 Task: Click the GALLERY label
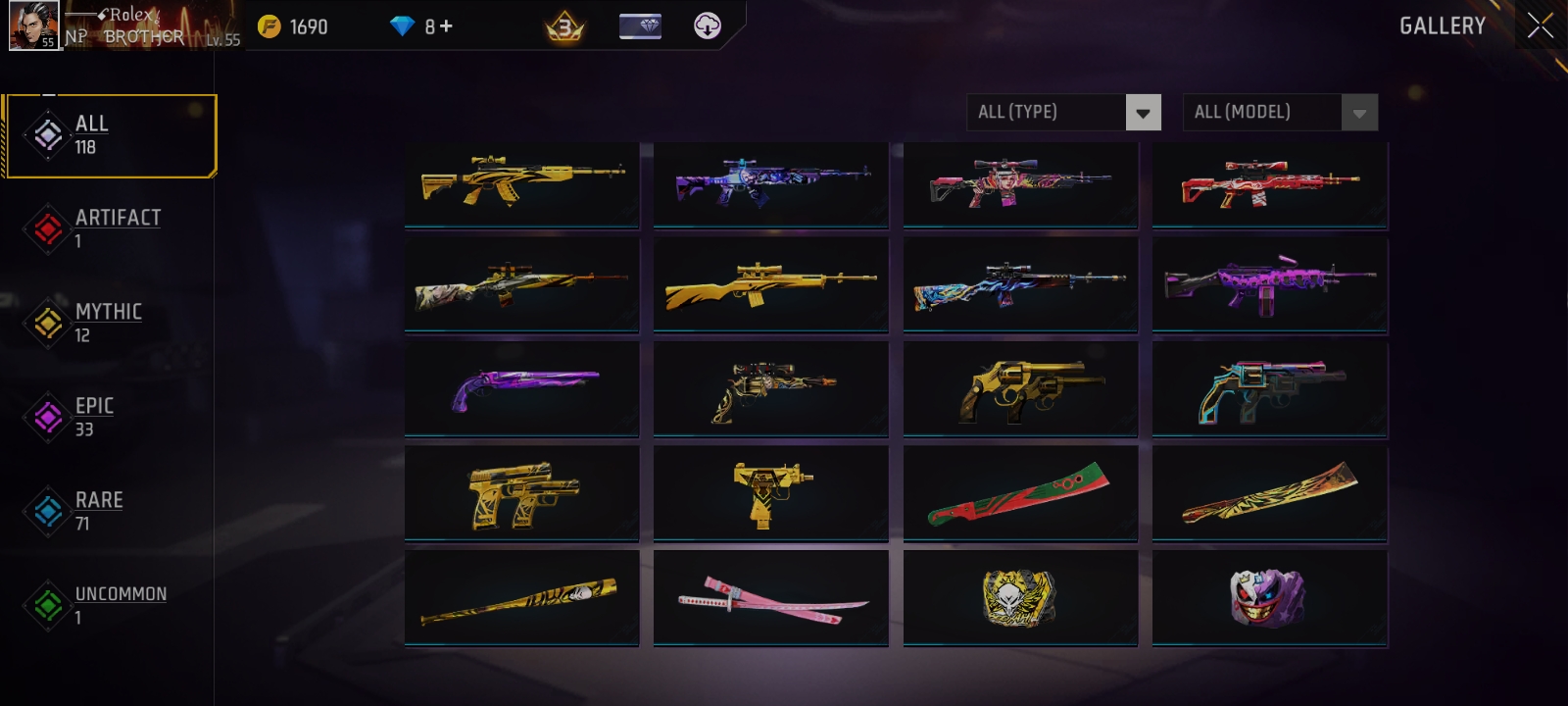coord(1441,27)
